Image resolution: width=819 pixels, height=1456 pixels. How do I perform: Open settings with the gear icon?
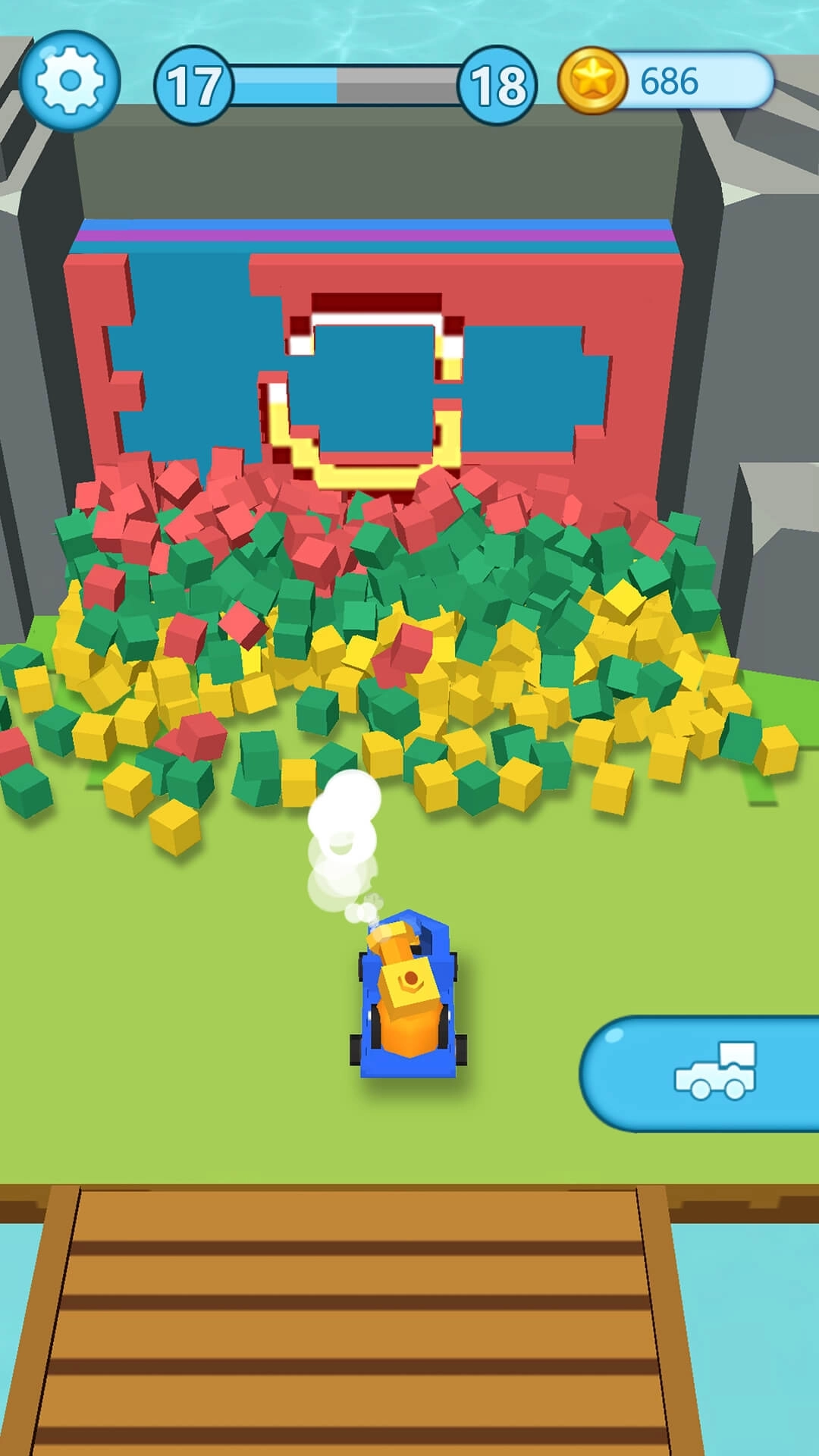[70, 80]
